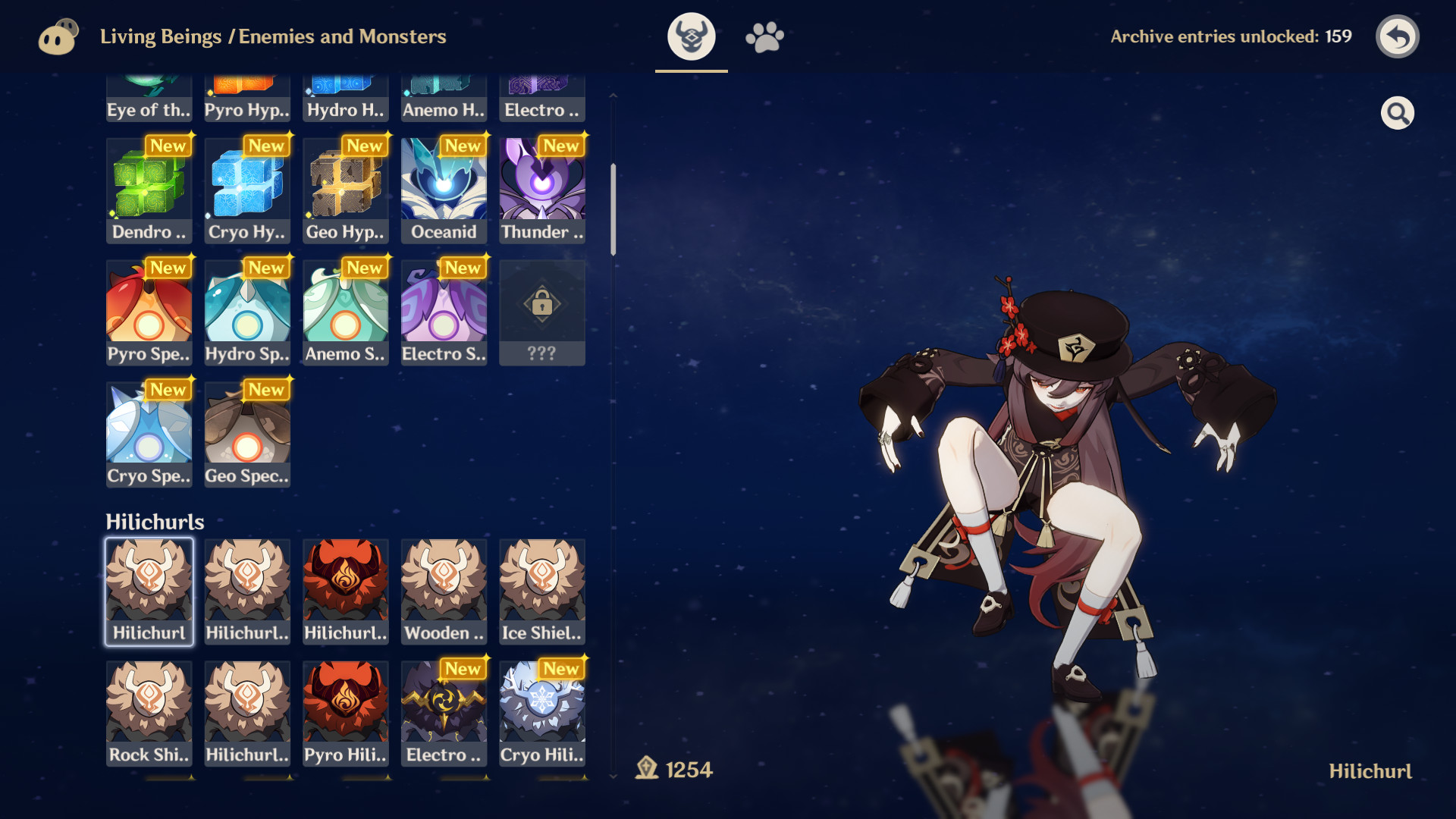The width and height of the screenshot is (1456, 819).
Task: Open the Electro Specter entry
Action: click(x=444, y=311)
